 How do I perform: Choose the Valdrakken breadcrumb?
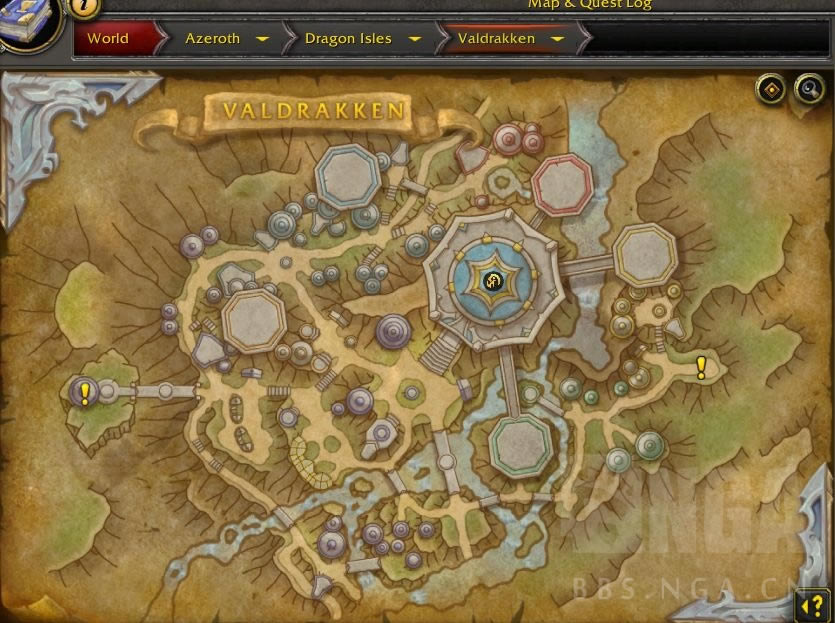496,39
